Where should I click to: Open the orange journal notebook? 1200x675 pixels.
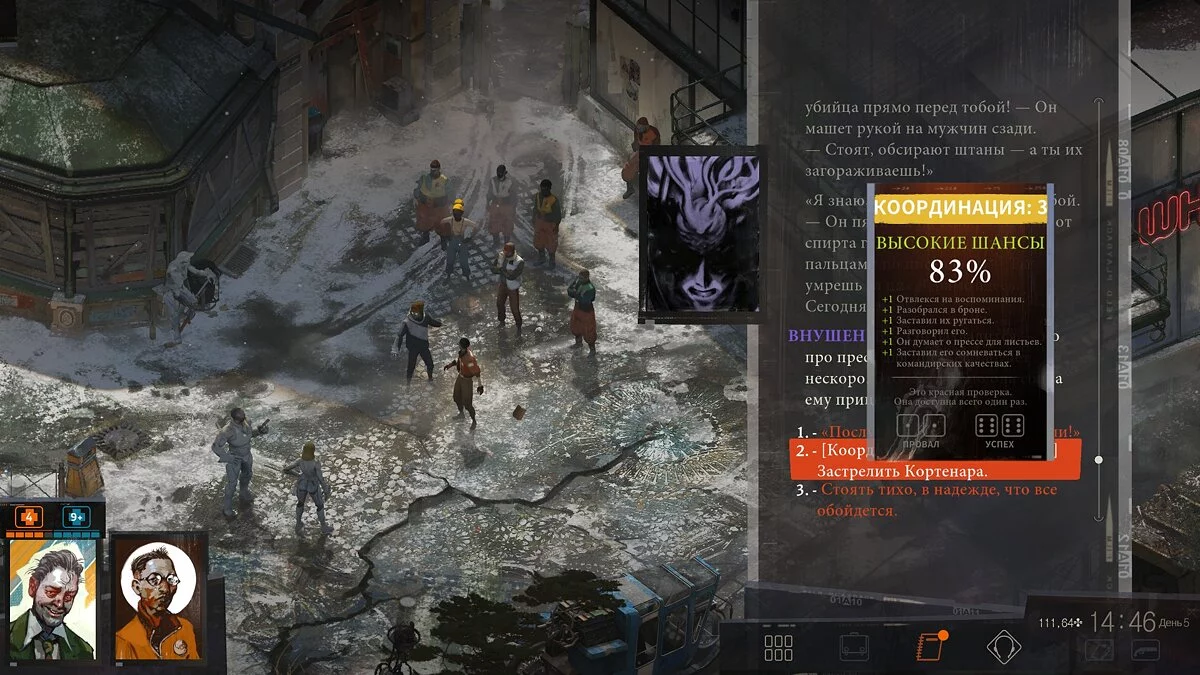(x=930, y=647)
